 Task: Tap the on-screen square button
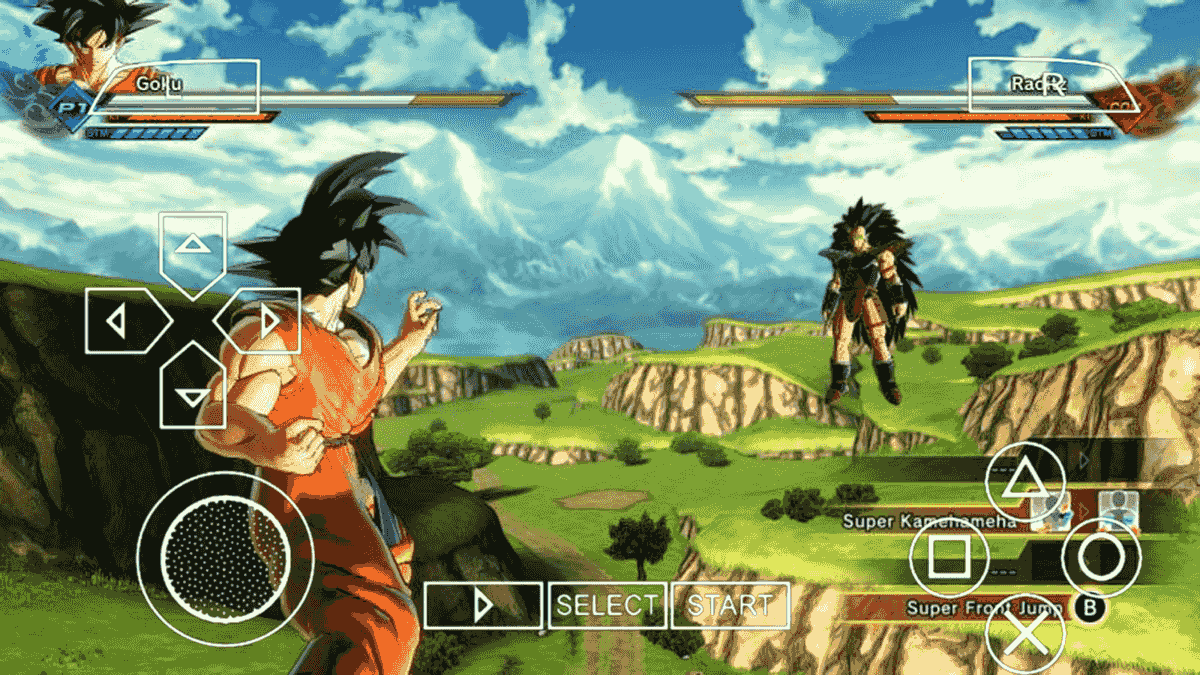tap(947, 557)
